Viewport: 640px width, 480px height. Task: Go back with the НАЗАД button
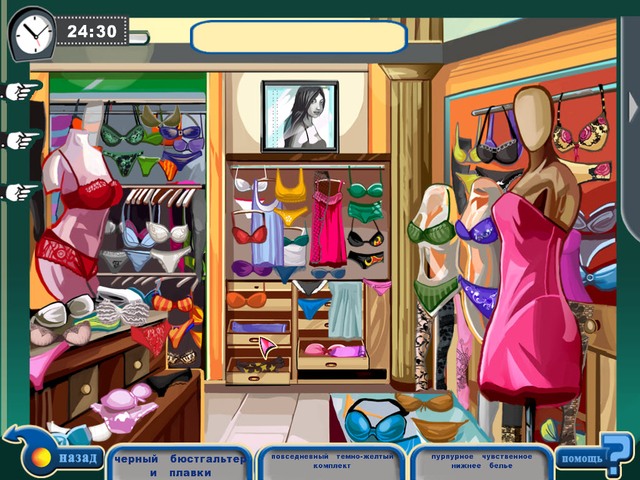(x=72, y=459)
